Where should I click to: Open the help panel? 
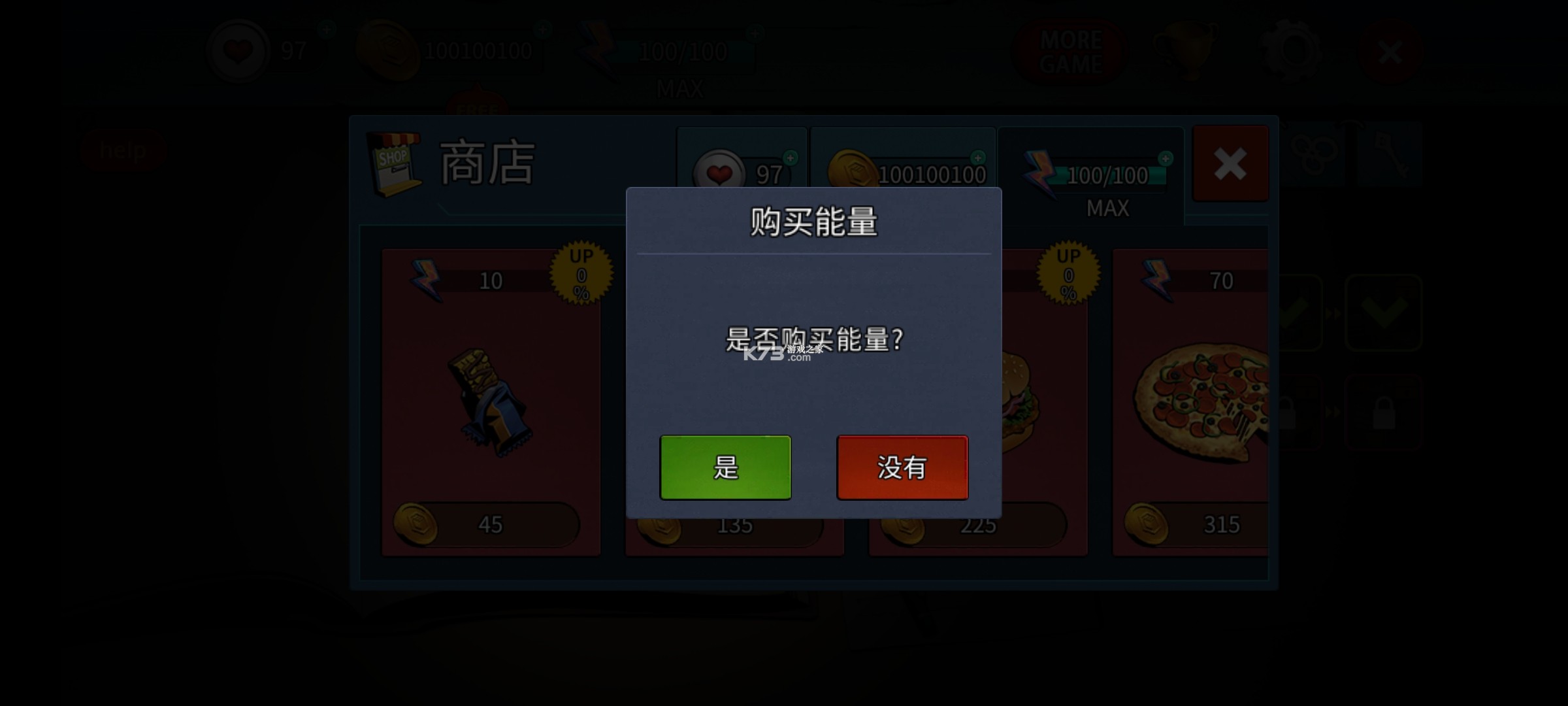click(x=124, y=149)
